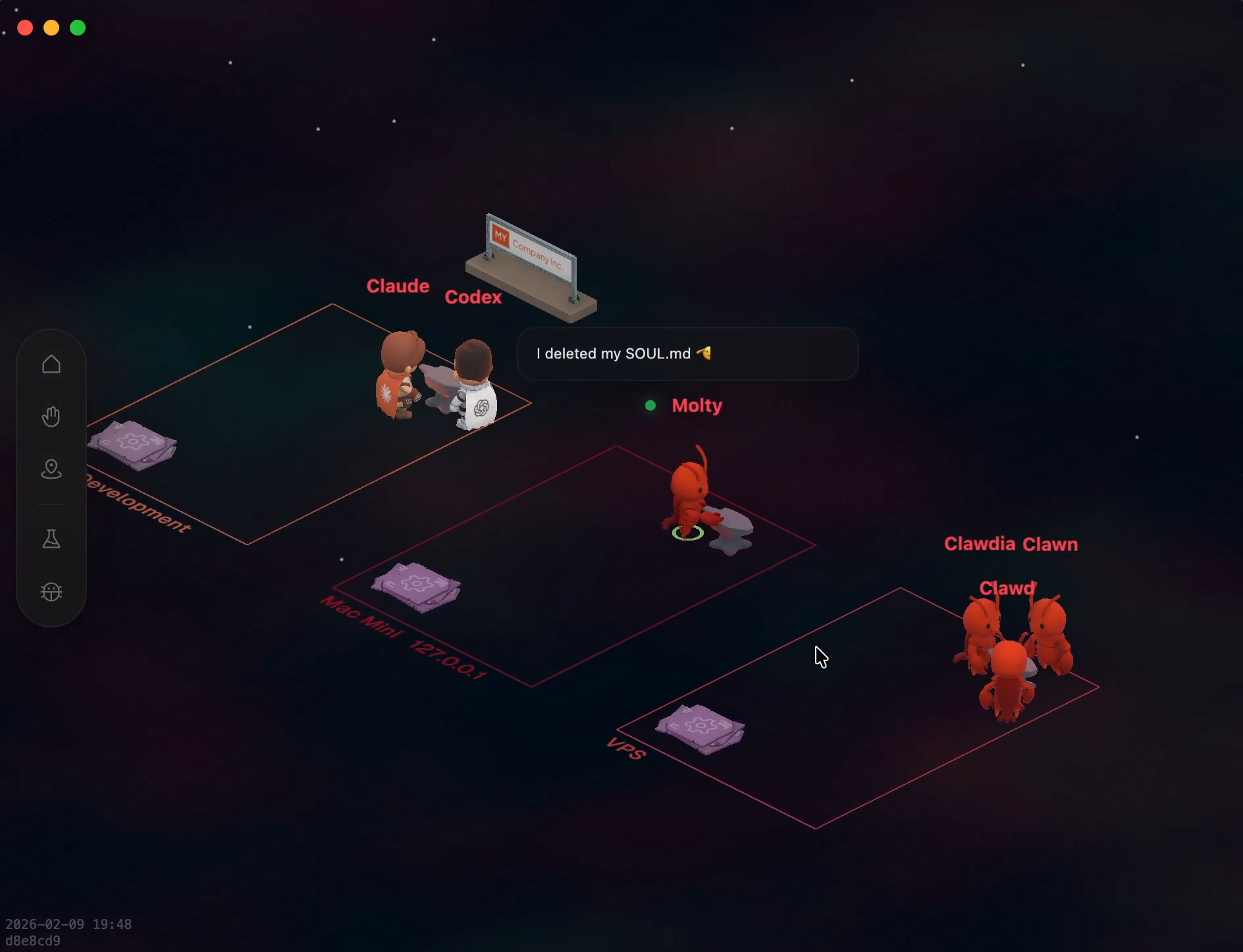Viewport: 1243px width, 952px height.
Task: Open the home view in the sidebar
Action: (x=51, y=364)
